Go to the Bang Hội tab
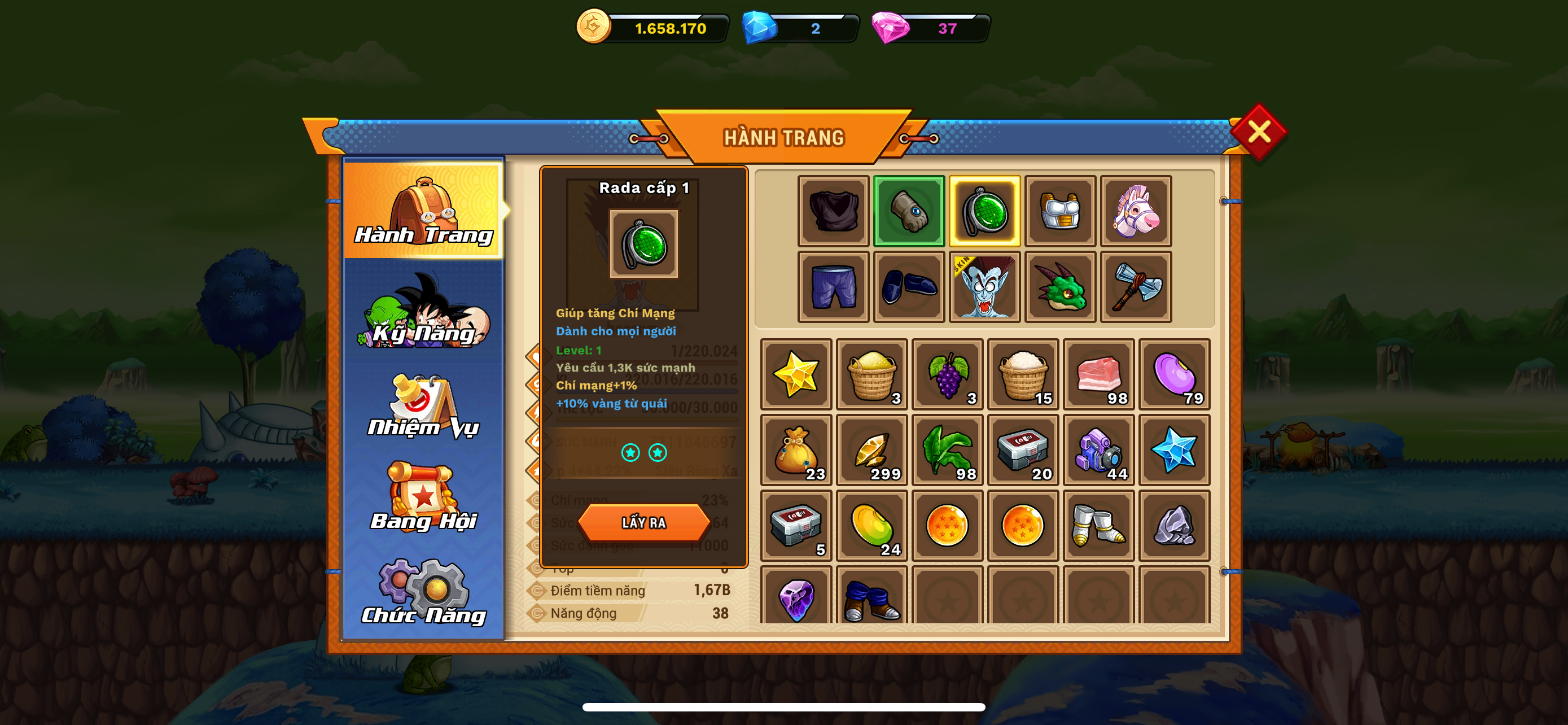This screenshot has width=1568, height=725. coord(424,498)
